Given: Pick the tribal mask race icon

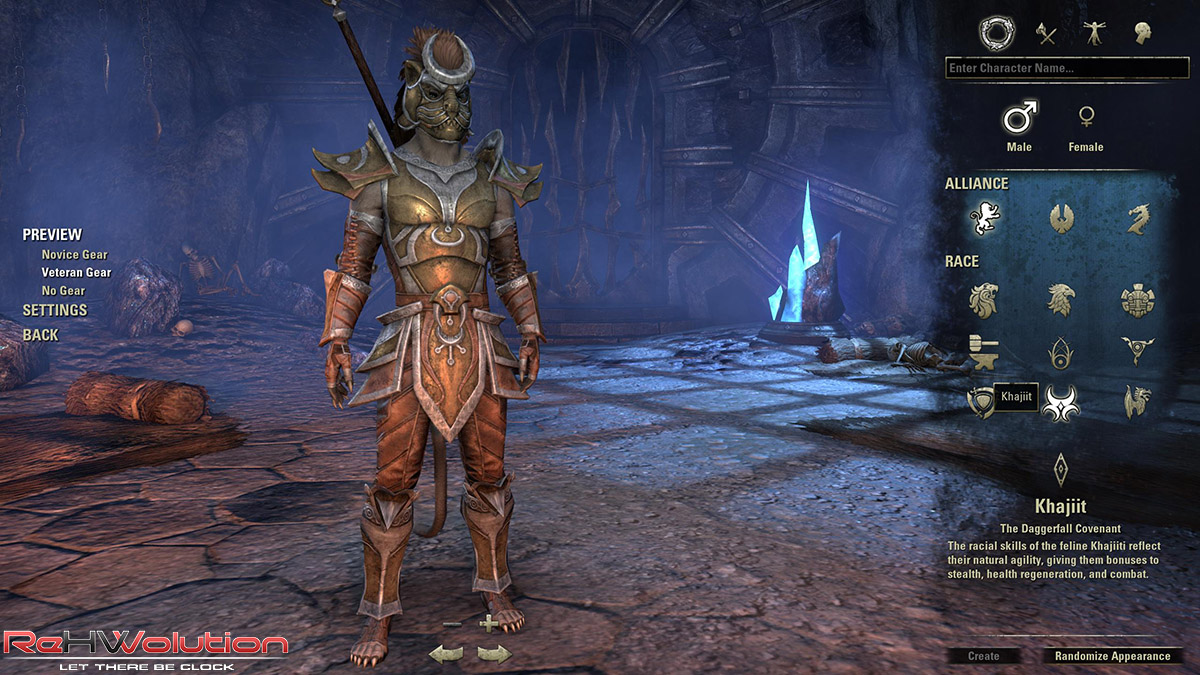Looking at the screenshot, I should pyautogui.click(x=1137, y=299).
